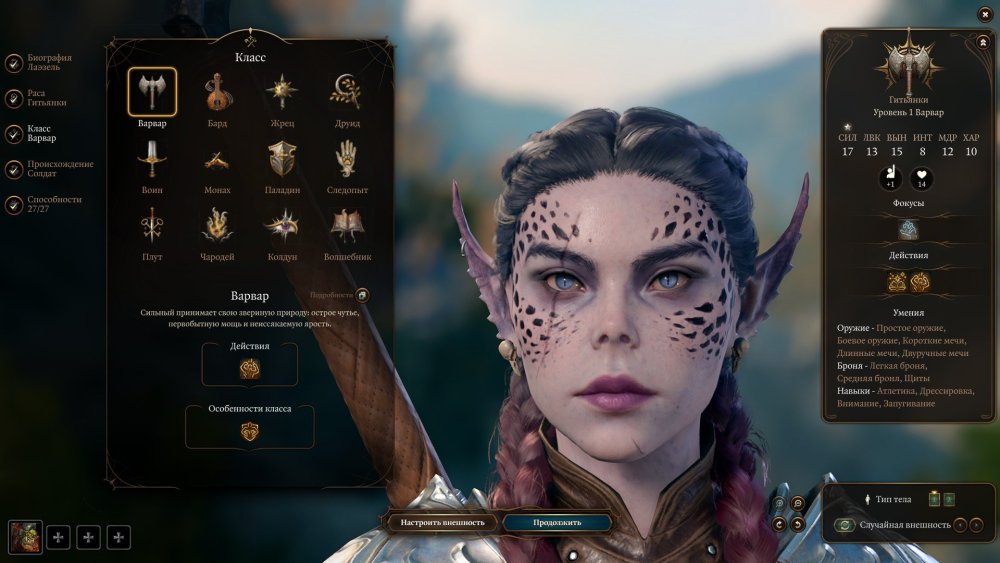This screenshot has height=563, width=1000.
Task: Pick the Друид class
Action: click(x=347, y=93)
